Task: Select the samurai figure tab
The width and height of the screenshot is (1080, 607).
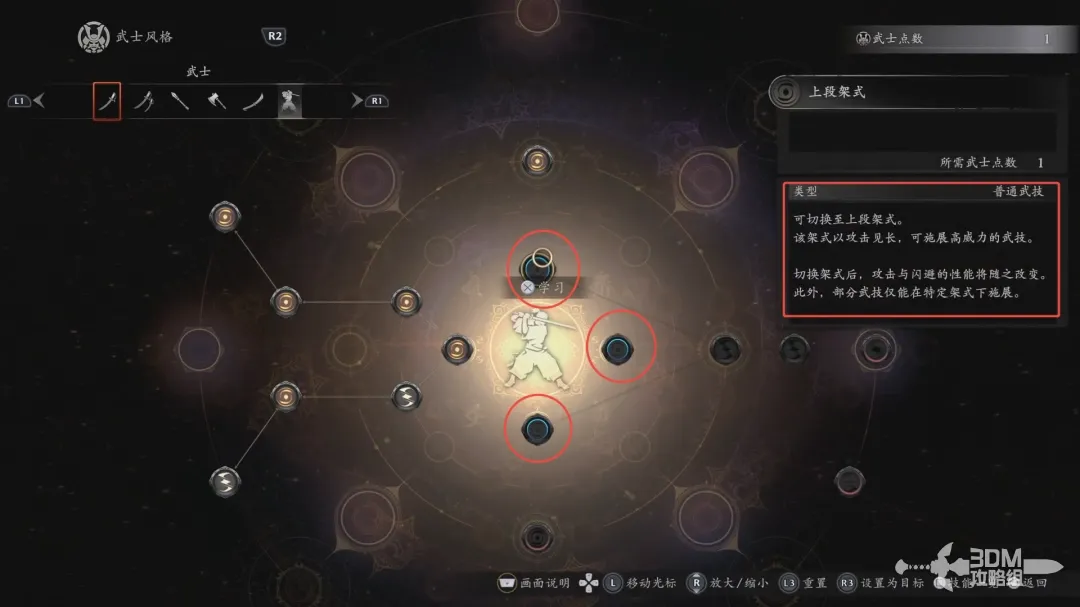Action: 290,101
